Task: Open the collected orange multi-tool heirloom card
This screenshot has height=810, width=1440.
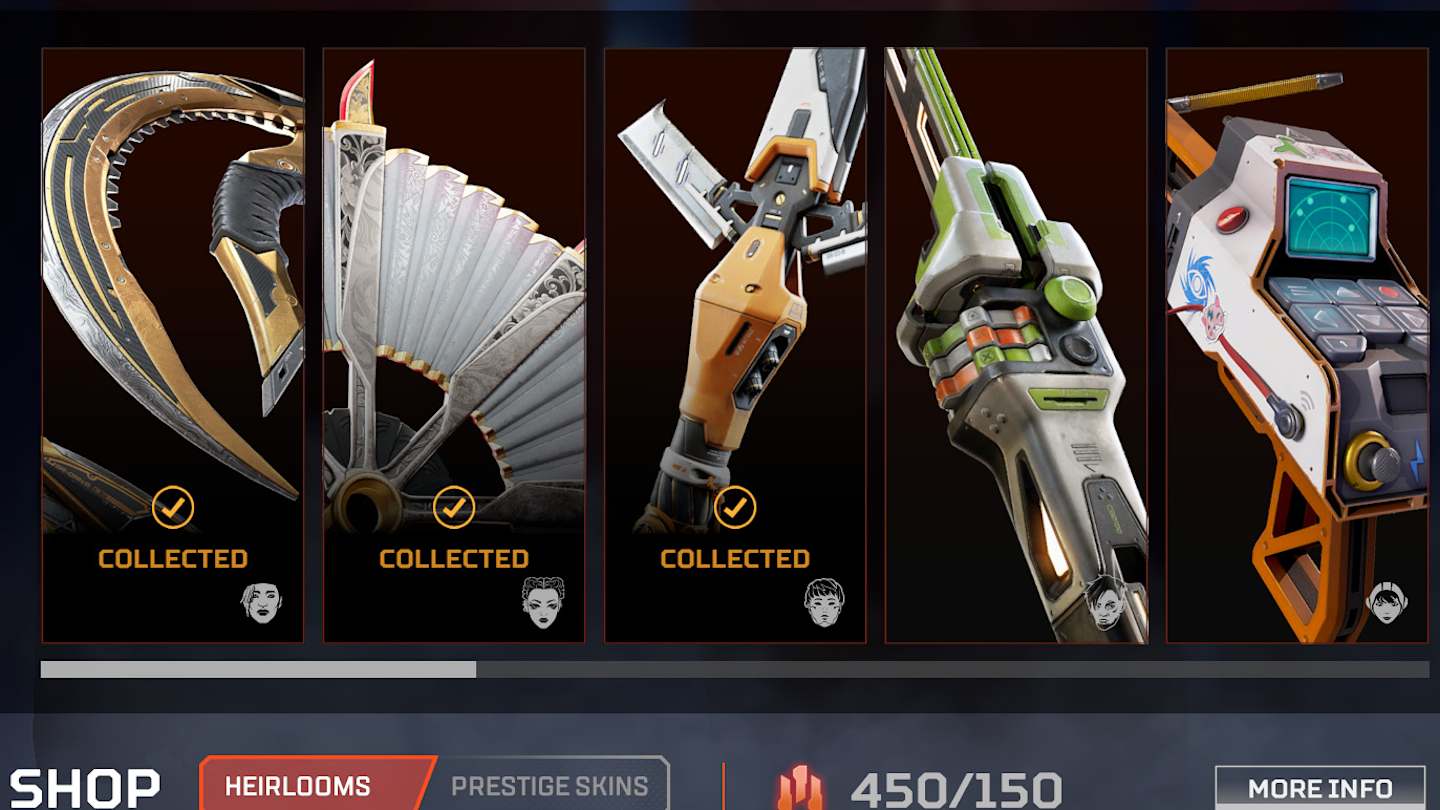Action: 735,345
